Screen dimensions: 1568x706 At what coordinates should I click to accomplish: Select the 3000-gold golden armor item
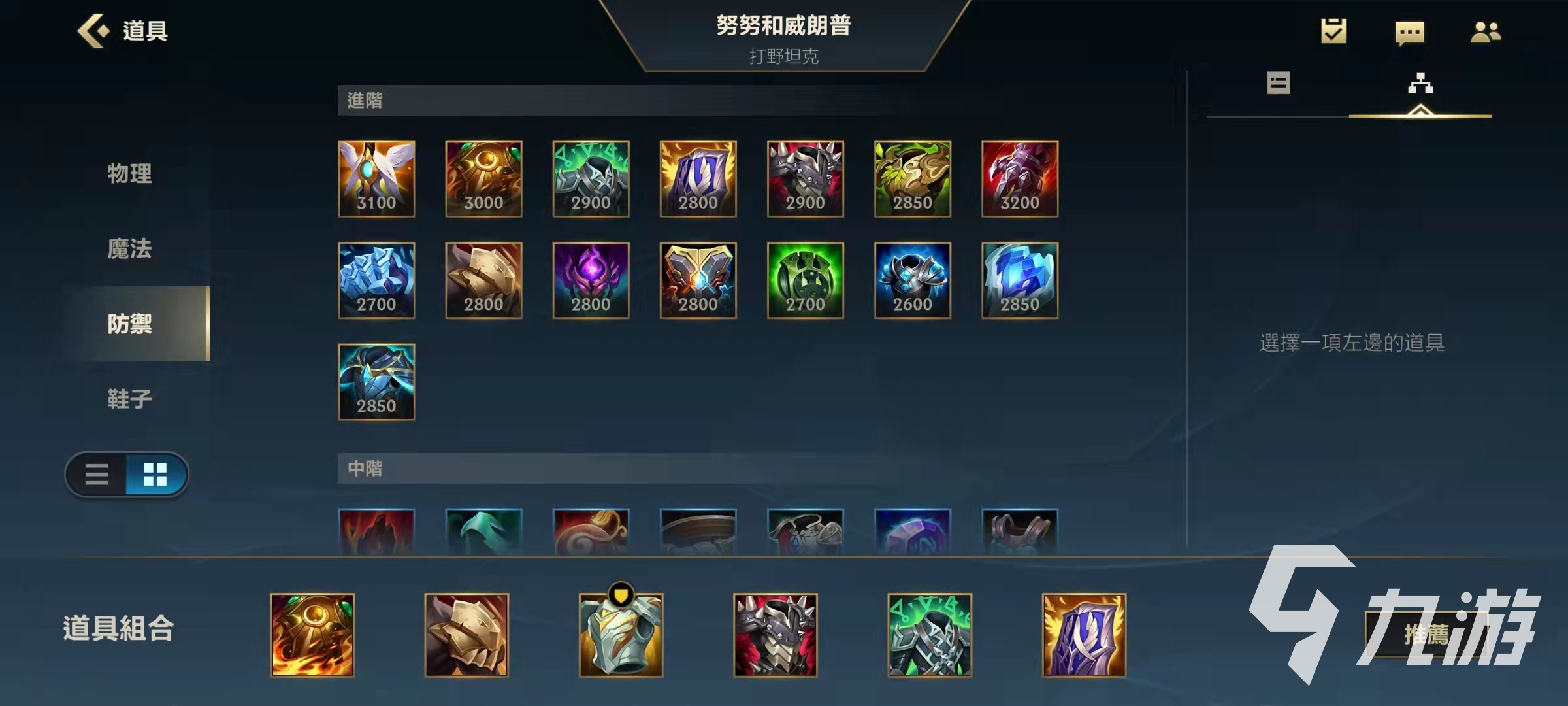pyautogui.click(x=484, y=178)
